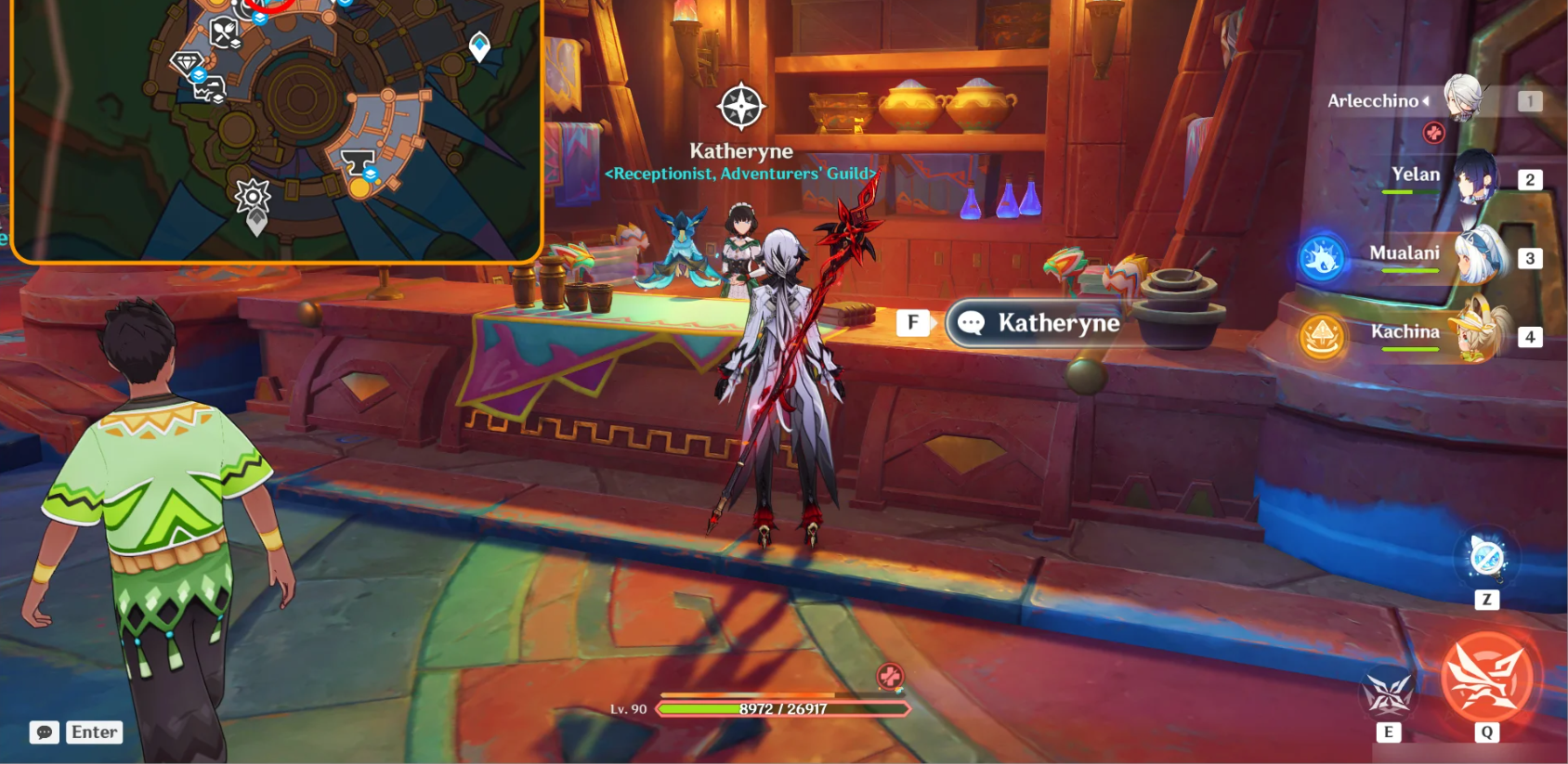This screenshot has height=764, width=1568.
Task: Trigger Kachina's orange geo burst icon
Action: [x=1322, y=337]
